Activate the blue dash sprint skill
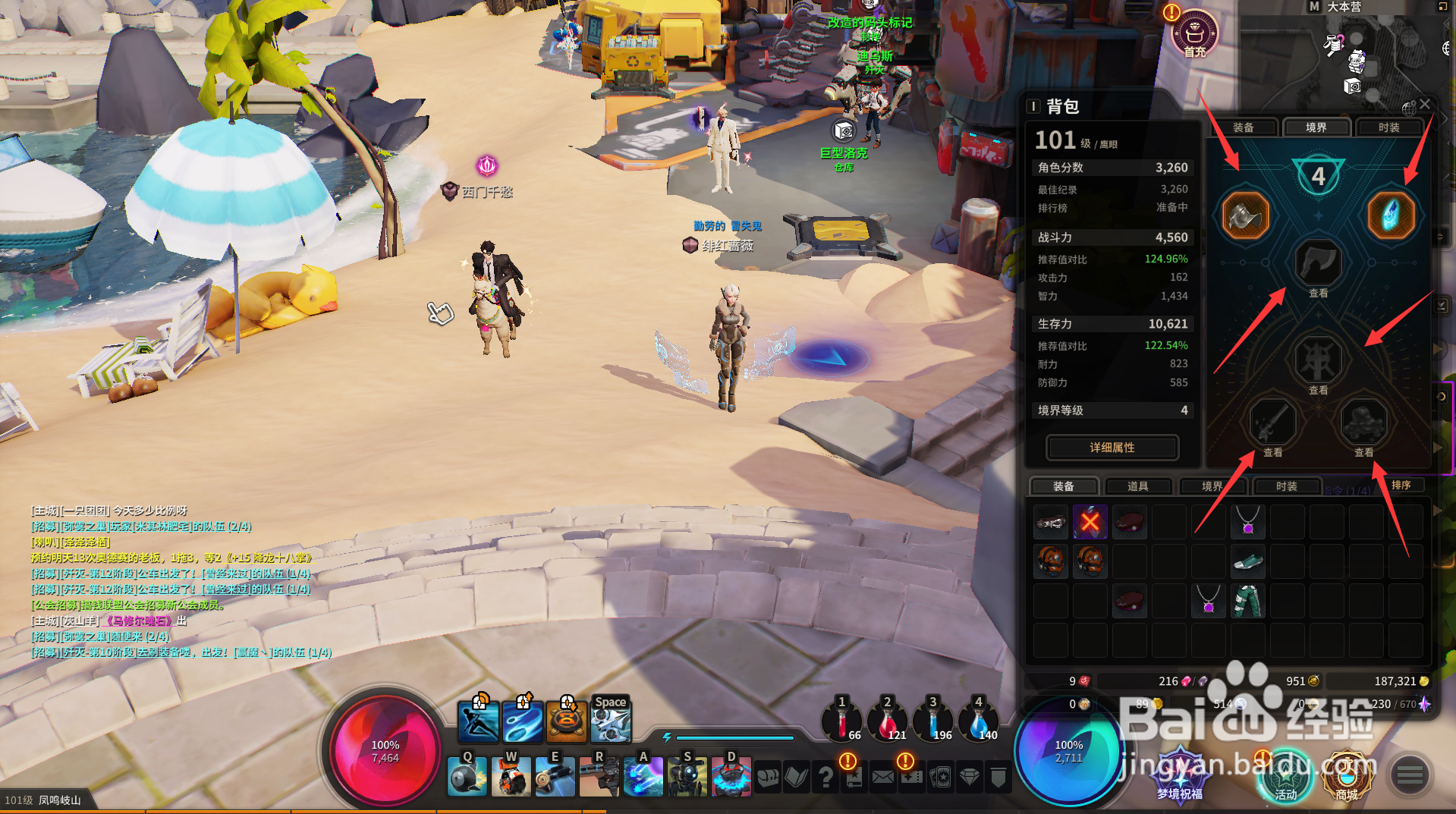The image size is (1456, 814). click(x=479, y=721)
